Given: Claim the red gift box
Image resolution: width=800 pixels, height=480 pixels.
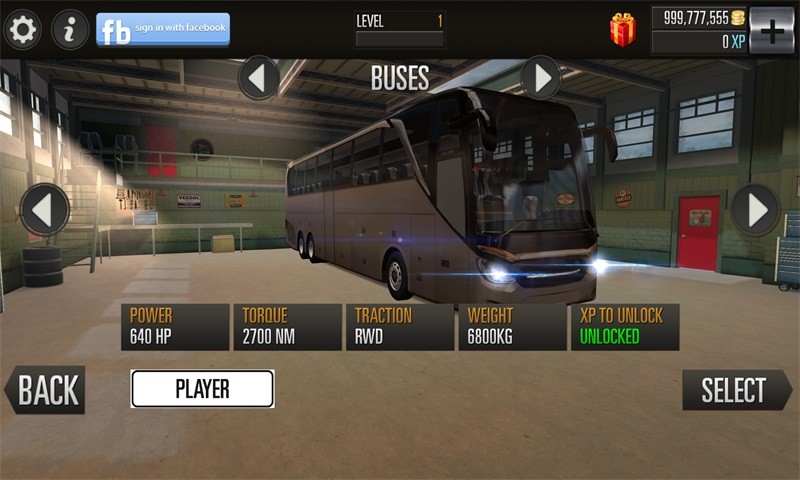Looking at the screenshot, I should click(623, 30).
